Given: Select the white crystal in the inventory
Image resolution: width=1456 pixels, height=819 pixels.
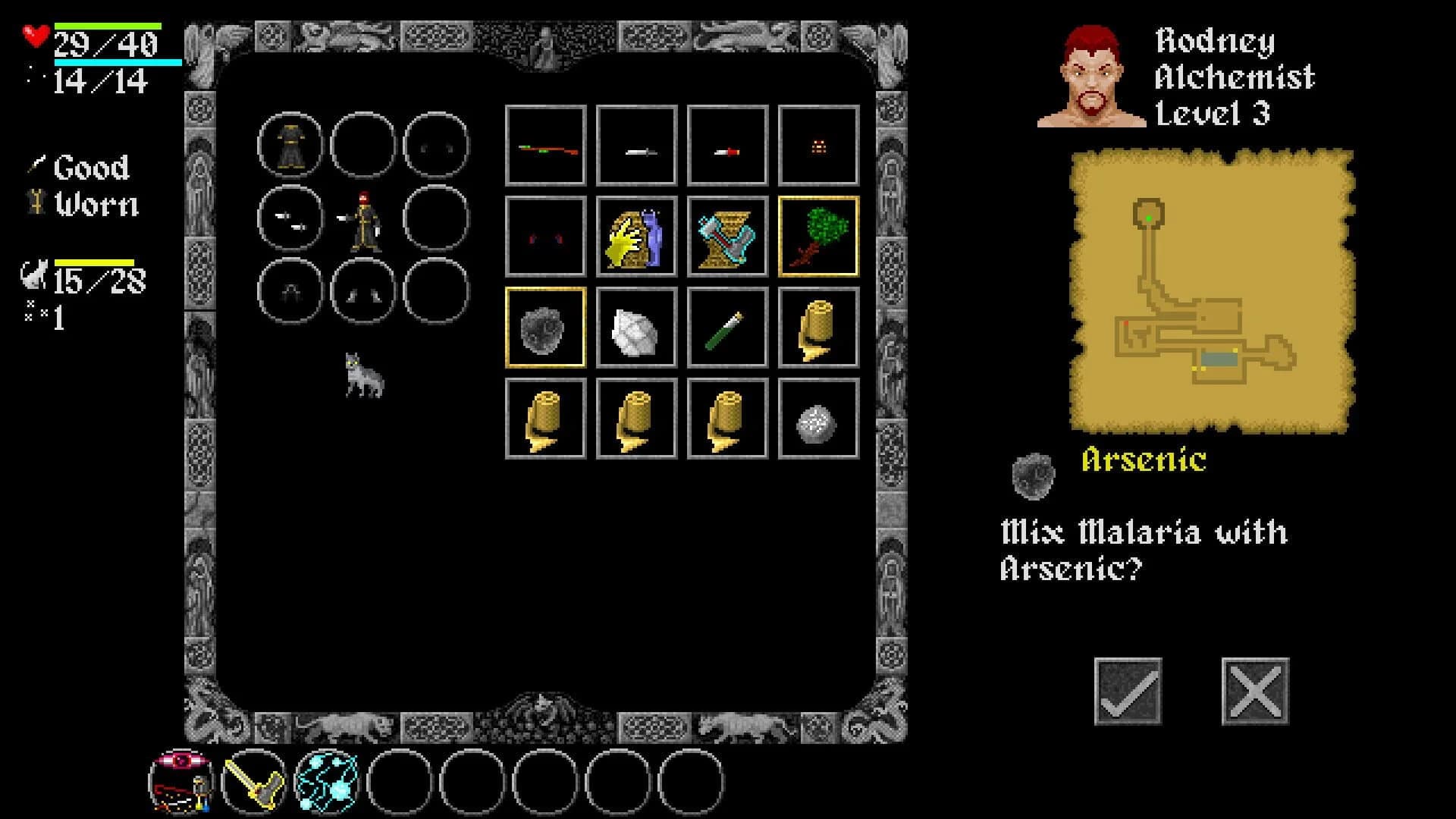Looking at the screenshot, I should point(635,328).
